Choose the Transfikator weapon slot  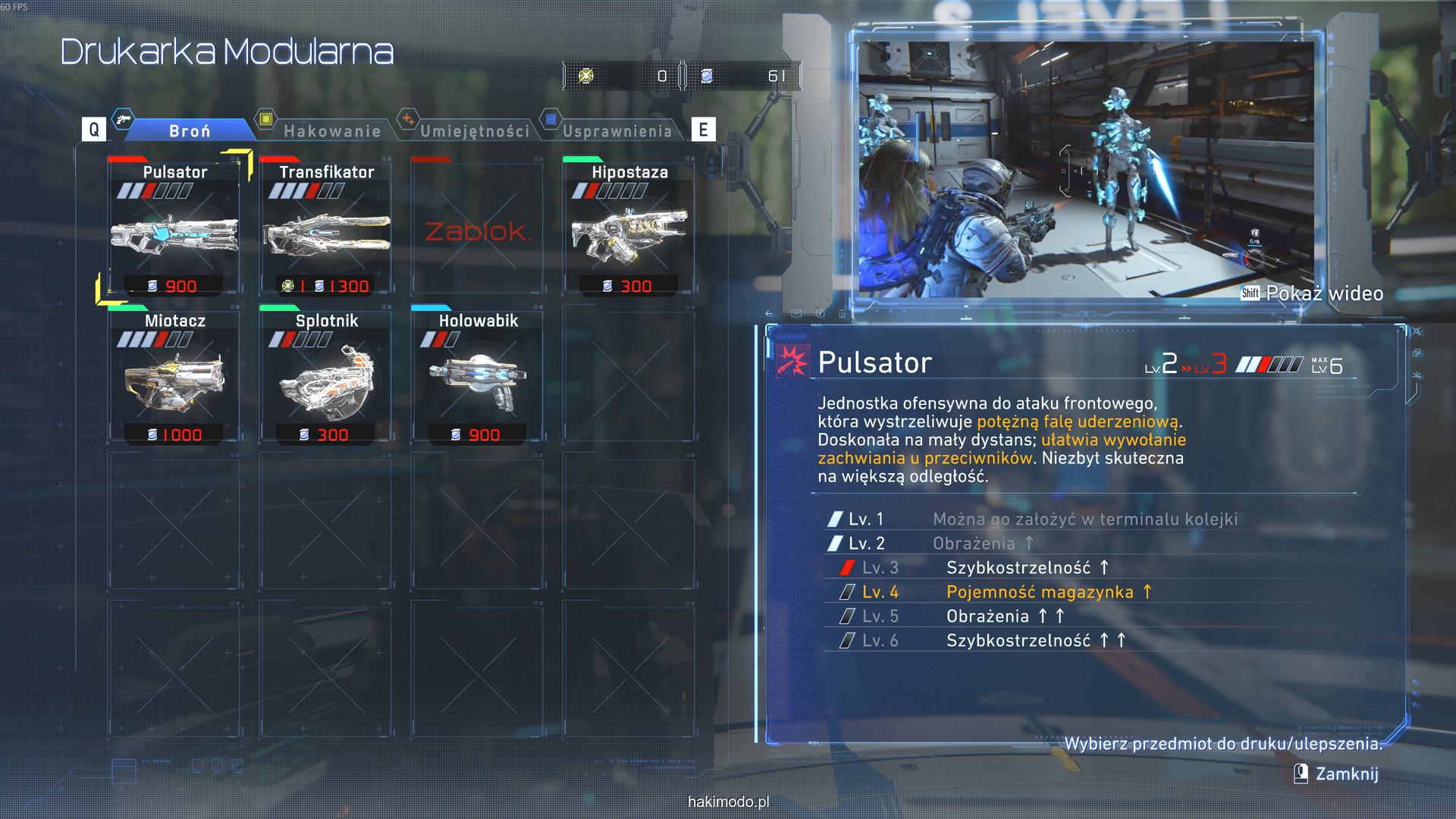point(326,227)
